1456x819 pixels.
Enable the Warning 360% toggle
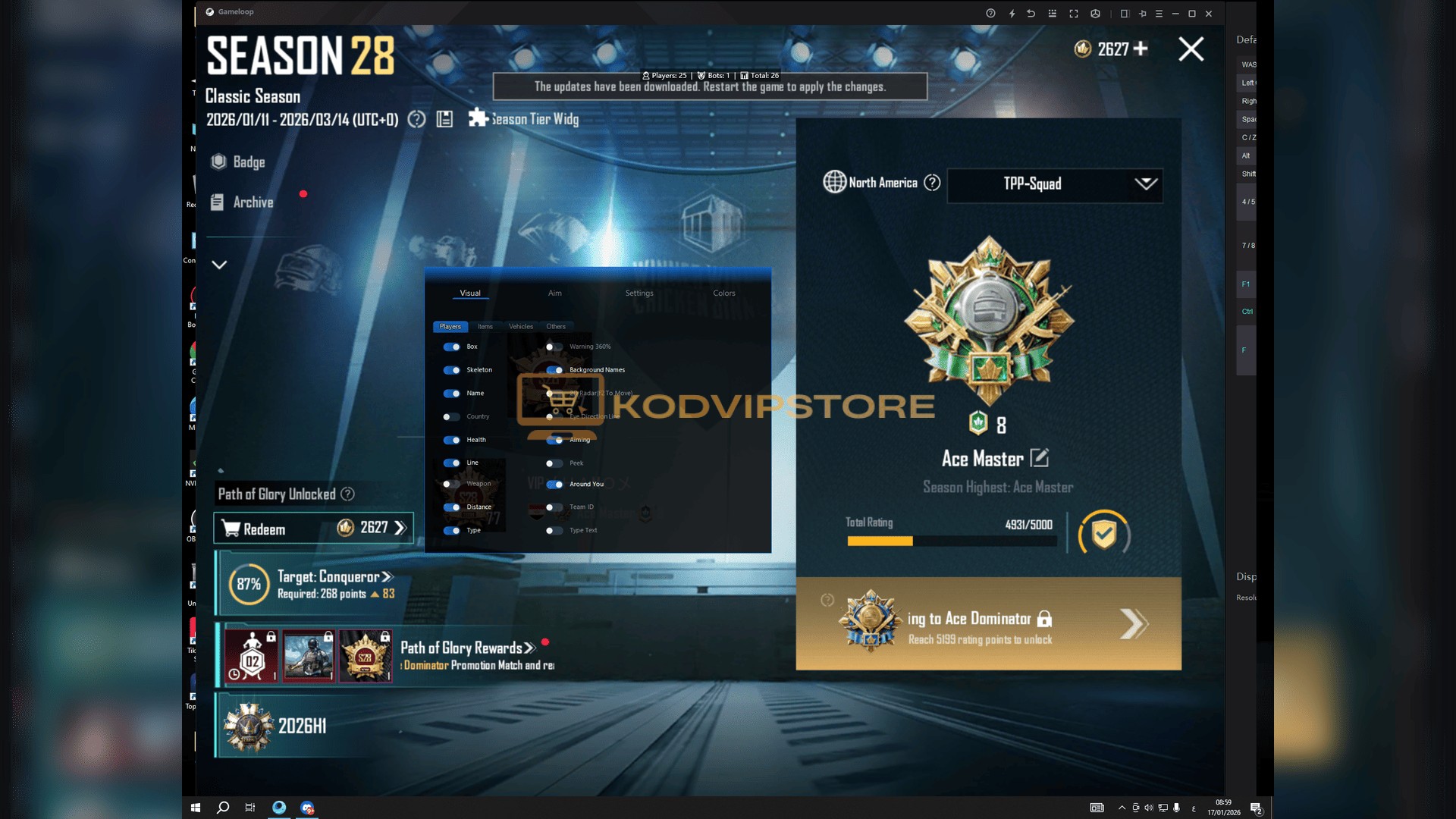(553, 347)
